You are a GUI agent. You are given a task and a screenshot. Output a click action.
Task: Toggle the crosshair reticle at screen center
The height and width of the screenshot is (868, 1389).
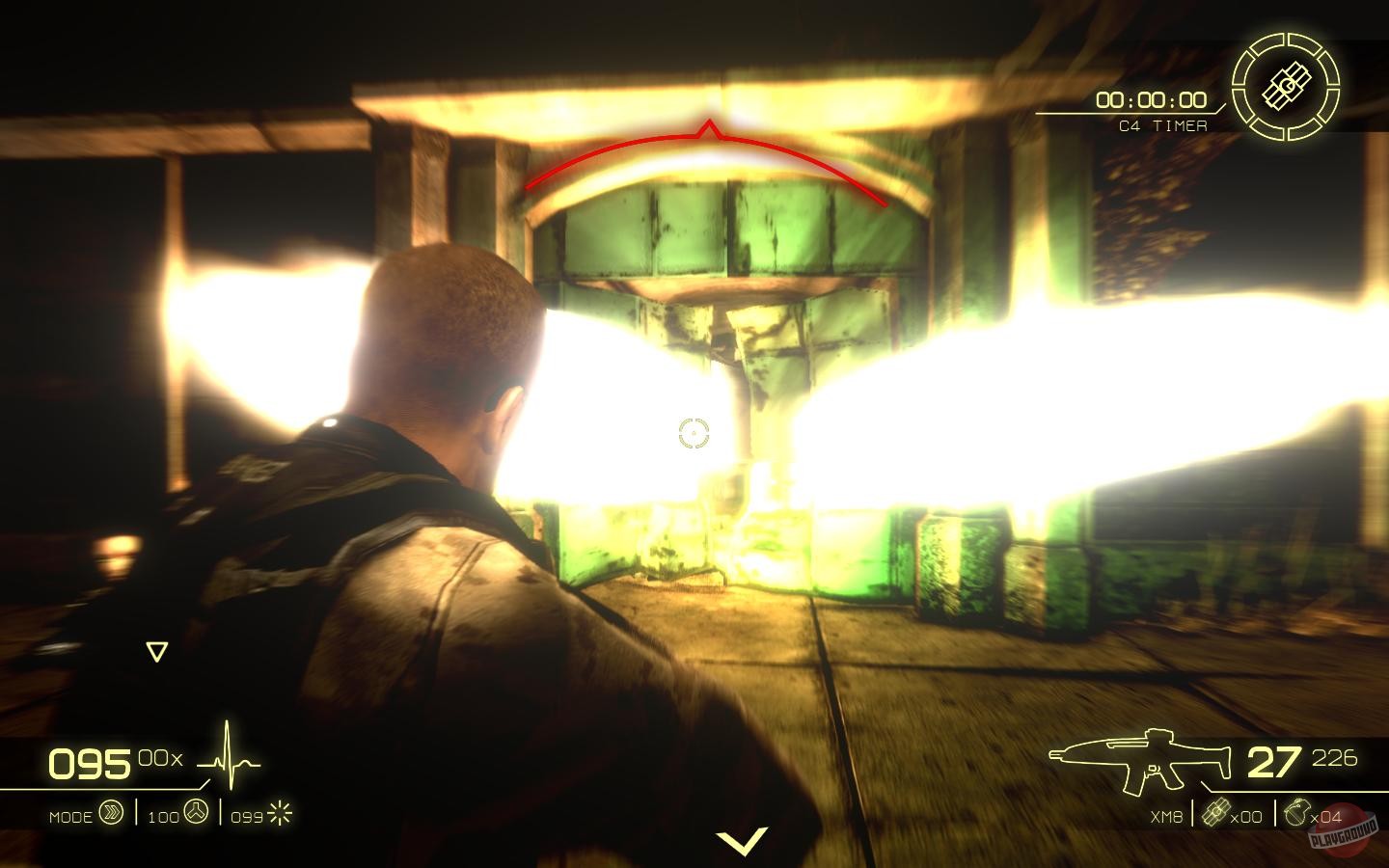[693, 434]
